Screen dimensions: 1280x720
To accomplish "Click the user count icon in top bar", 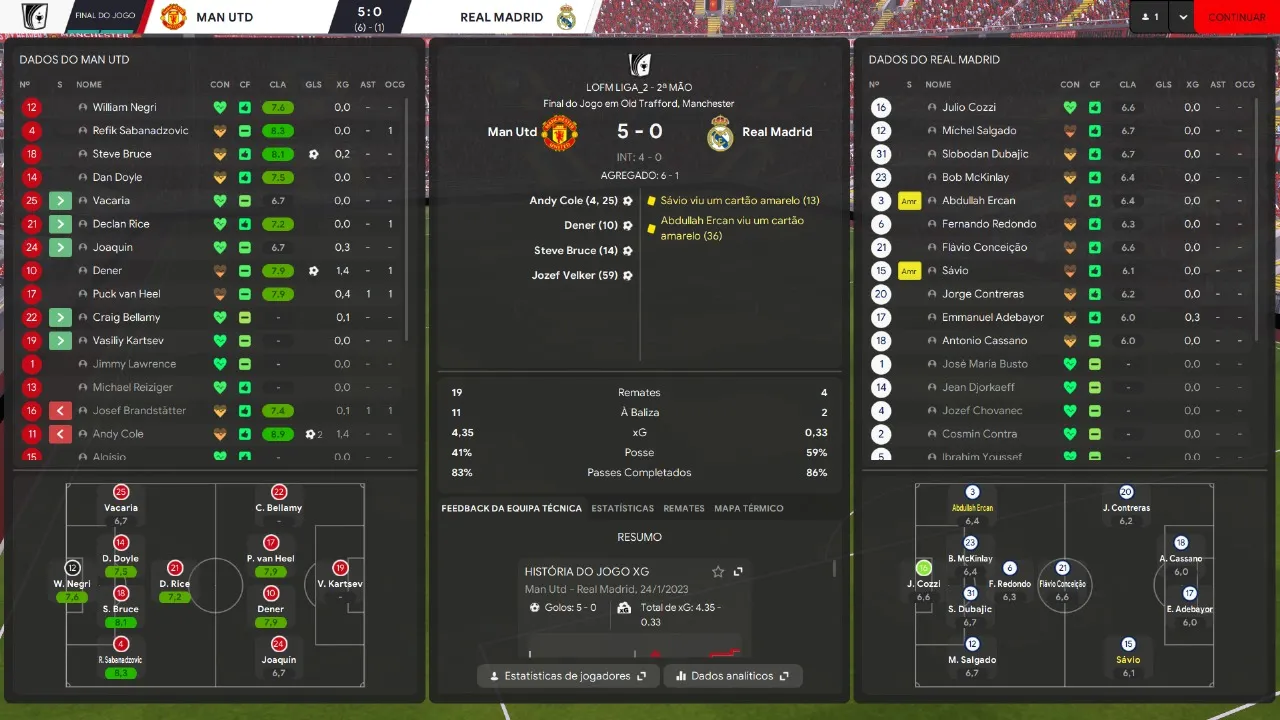I will [1150, 17].
